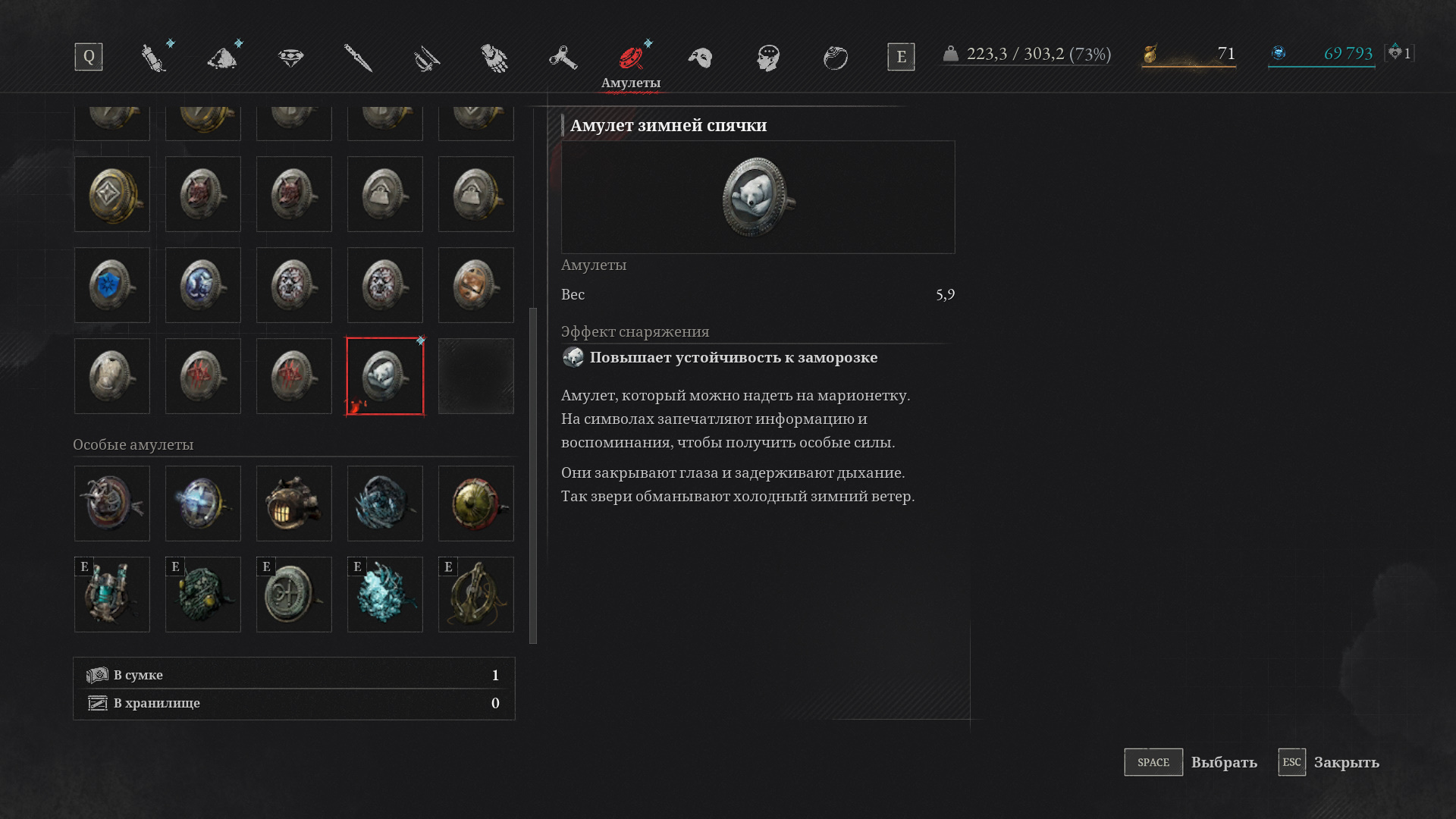The width and height of the screenshot is (1456, 819).
Task: Select the dagger weapons tab
Action: point(358,58)
